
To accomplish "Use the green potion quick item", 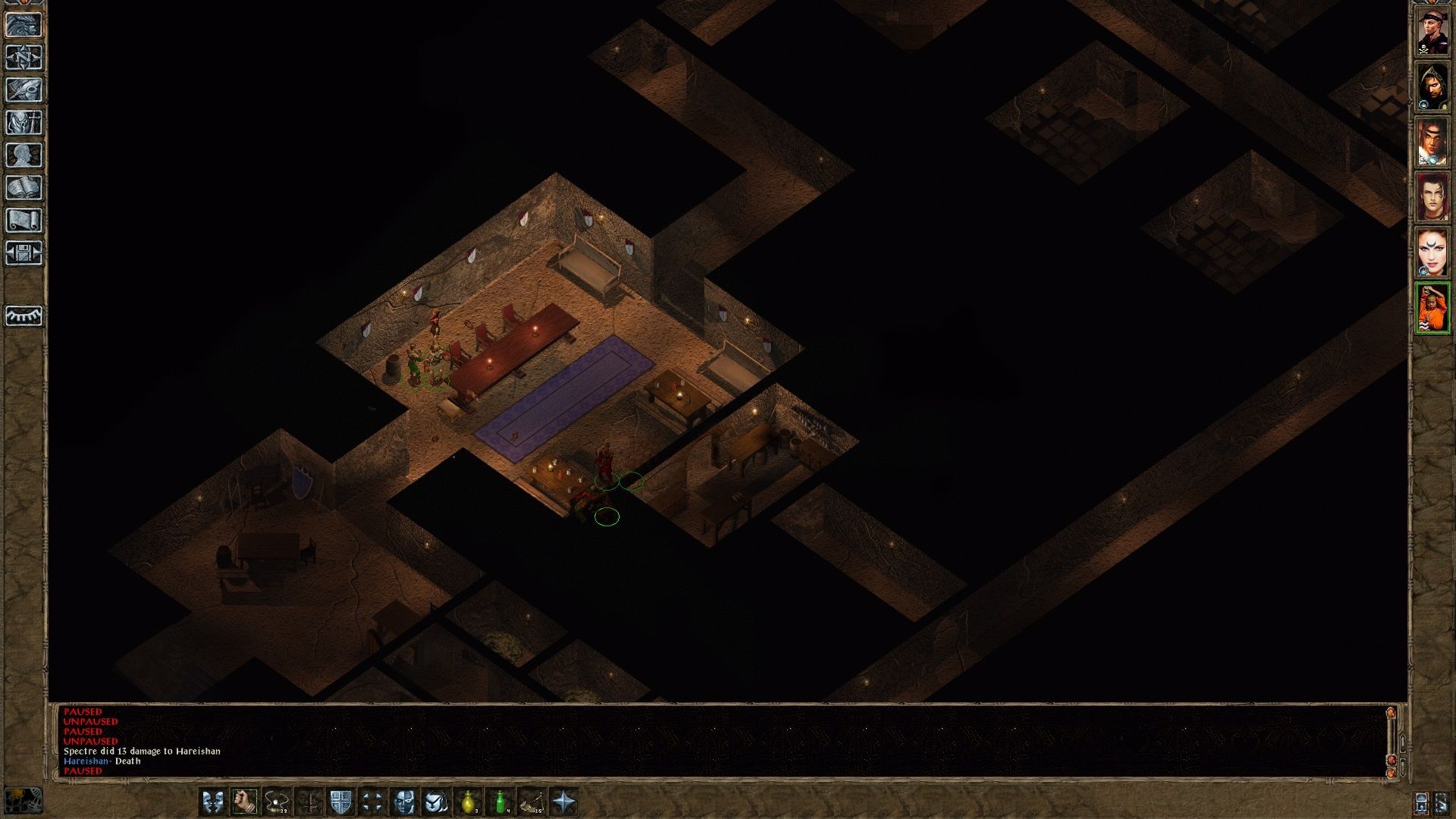I will (x=500, y=802).
